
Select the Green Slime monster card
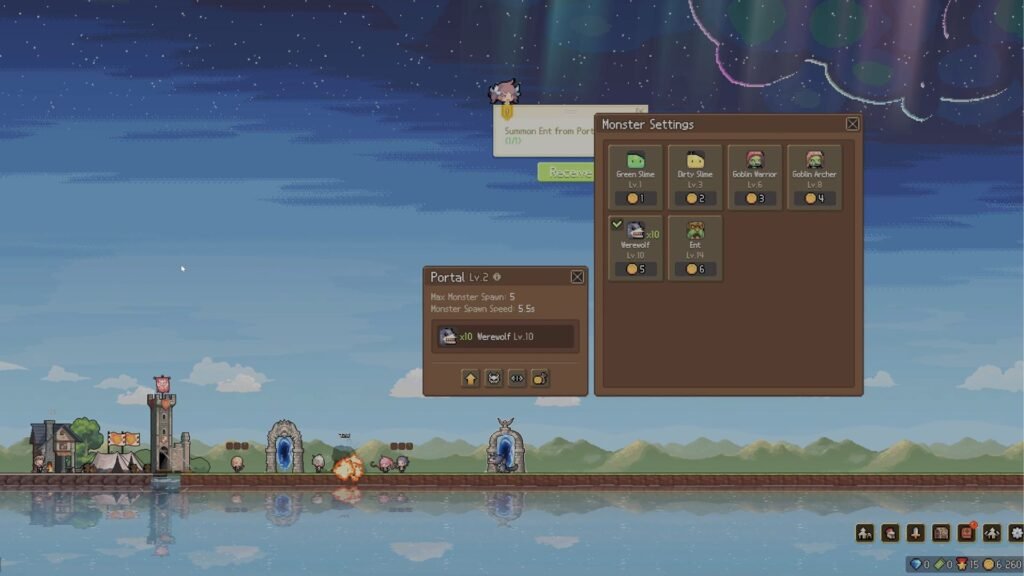coord(635,177)
